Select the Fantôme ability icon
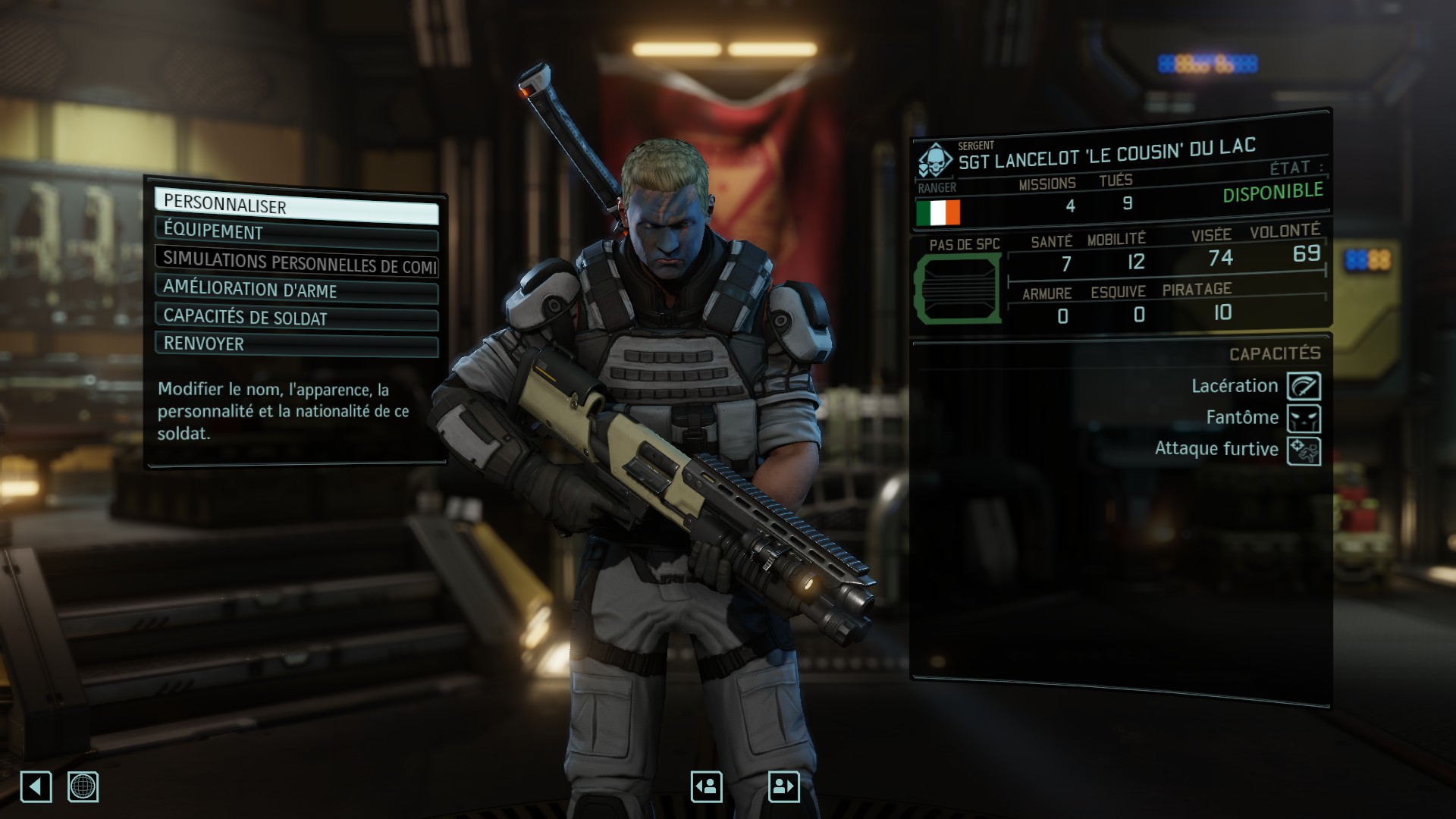 click(1304, 418)
